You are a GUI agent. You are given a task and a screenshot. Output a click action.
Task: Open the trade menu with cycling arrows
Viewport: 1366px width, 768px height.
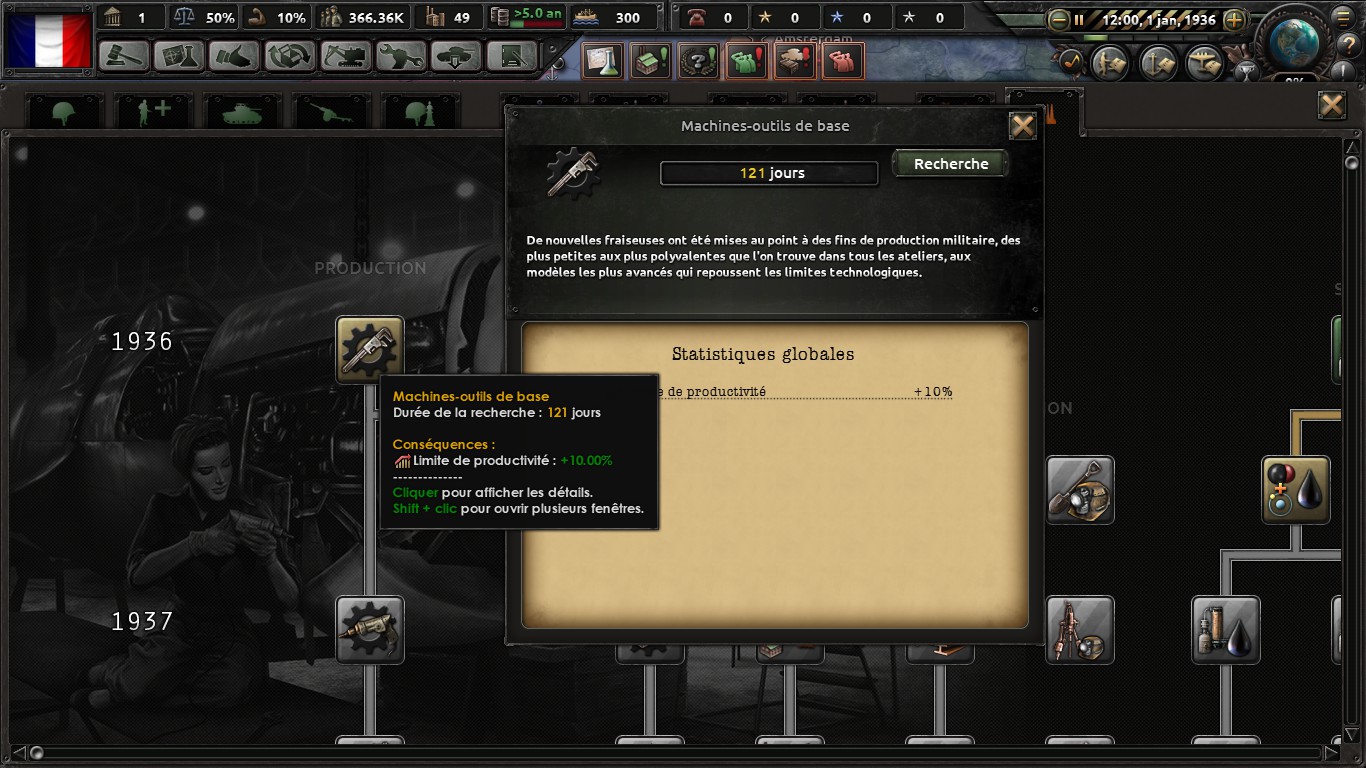[x=290, y=56]
